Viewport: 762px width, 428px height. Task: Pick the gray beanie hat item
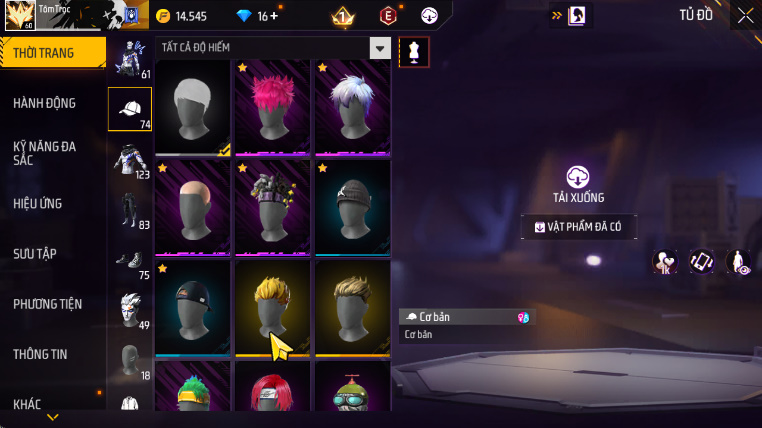click(352, 207)
